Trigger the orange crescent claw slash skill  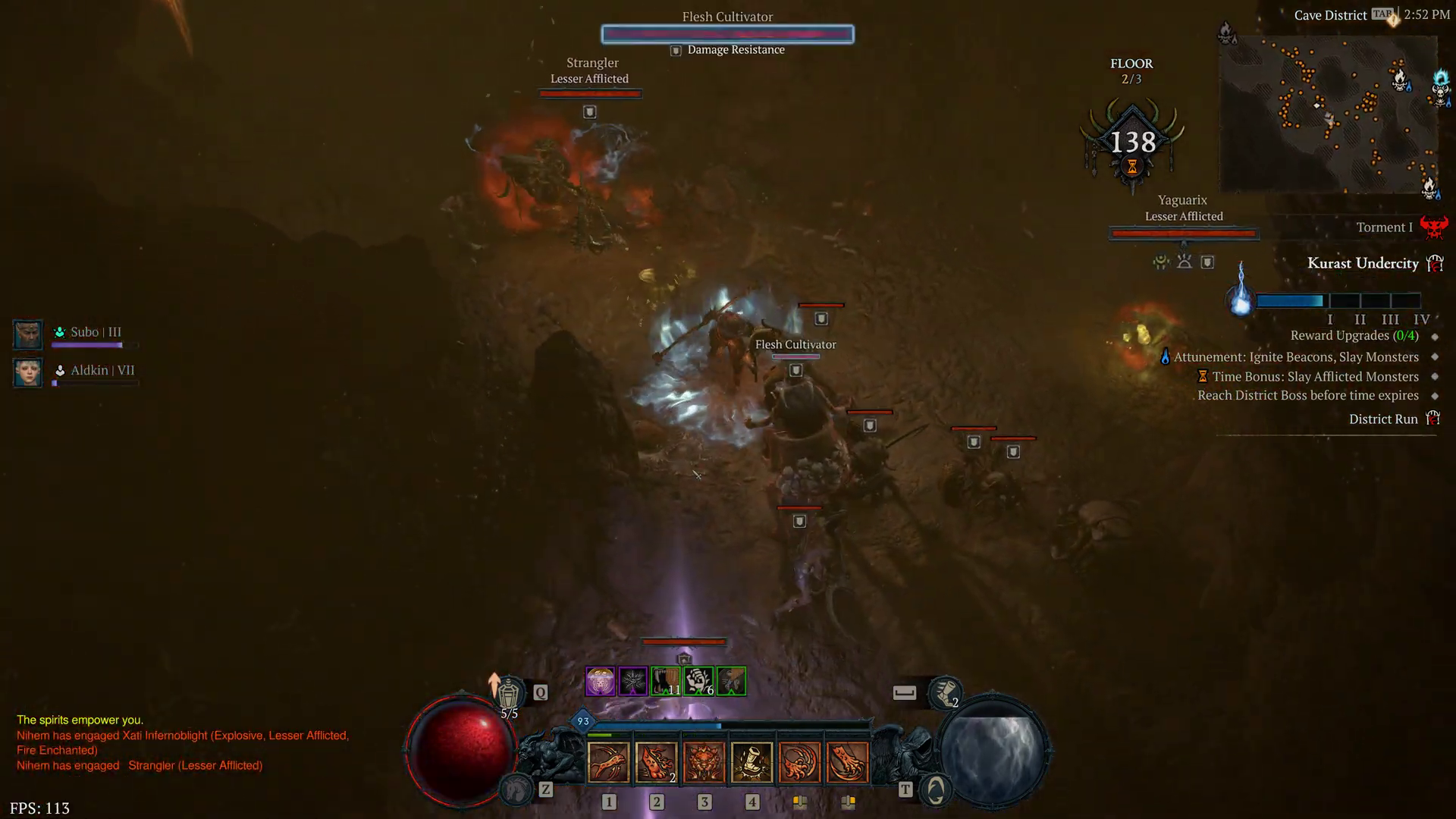tap(799, 761)
